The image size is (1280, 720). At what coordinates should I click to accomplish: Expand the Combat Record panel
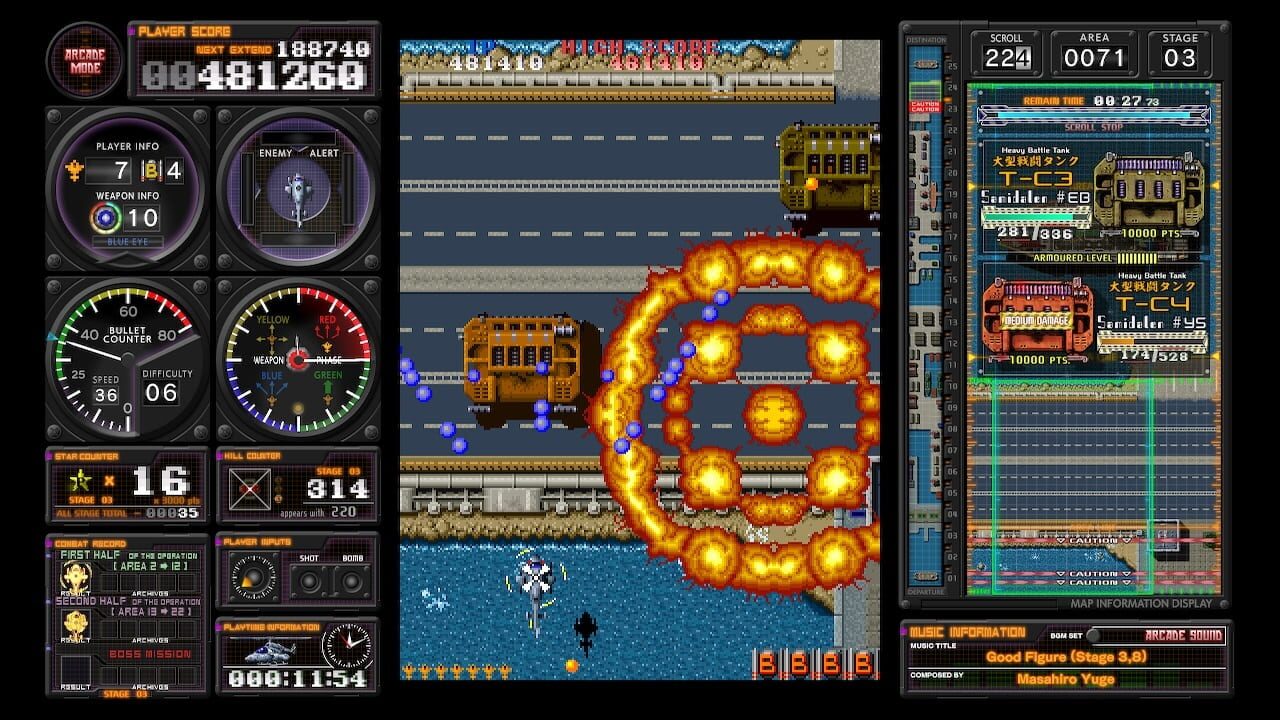pos(90,545)
